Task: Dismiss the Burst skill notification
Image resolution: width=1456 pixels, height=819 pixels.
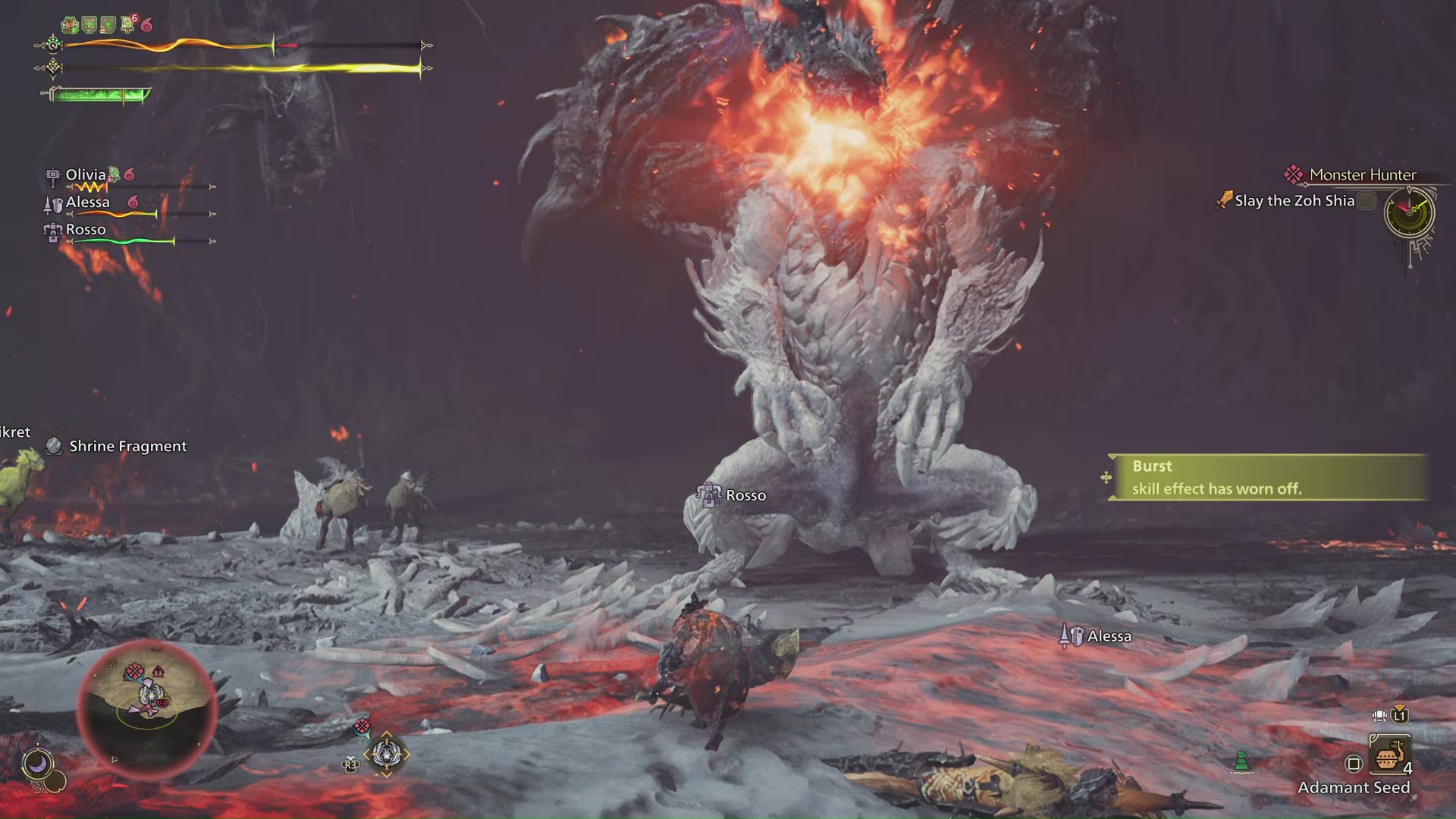Action: coord(1268,477)
